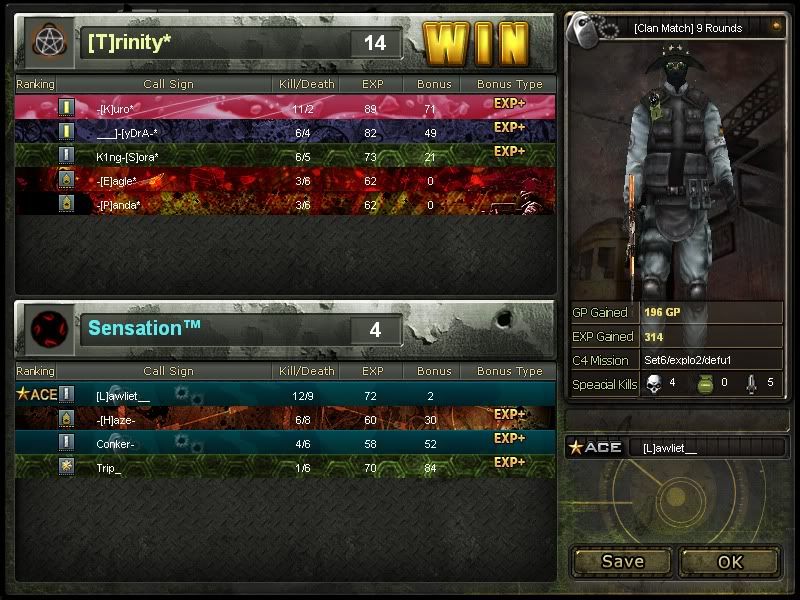Viewport: 800px width, 600px height.
Task: Click the Sensation™ clan emblem
Action: [47, 329]
